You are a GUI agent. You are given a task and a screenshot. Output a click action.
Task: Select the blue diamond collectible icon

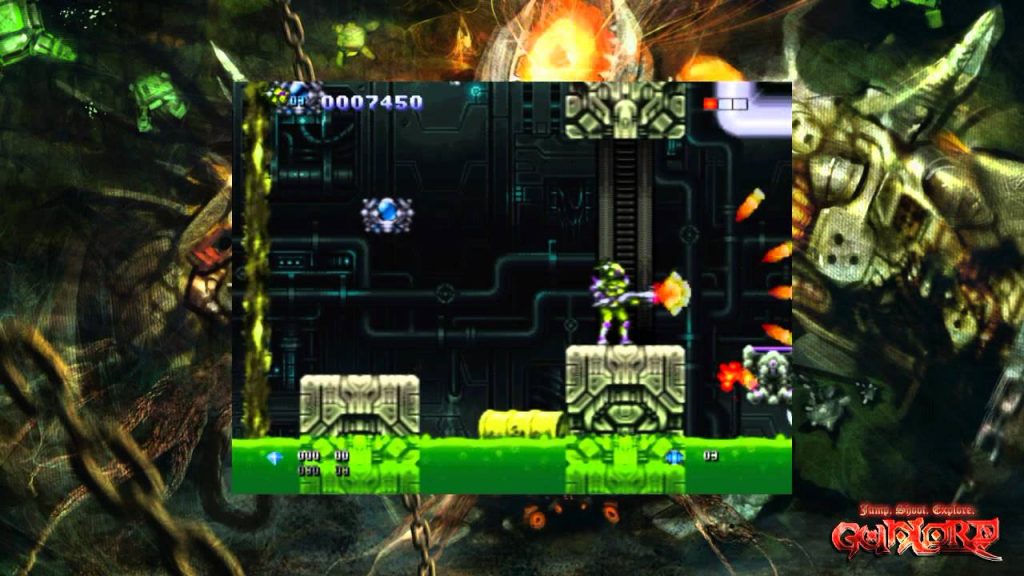tap(275, 457)
